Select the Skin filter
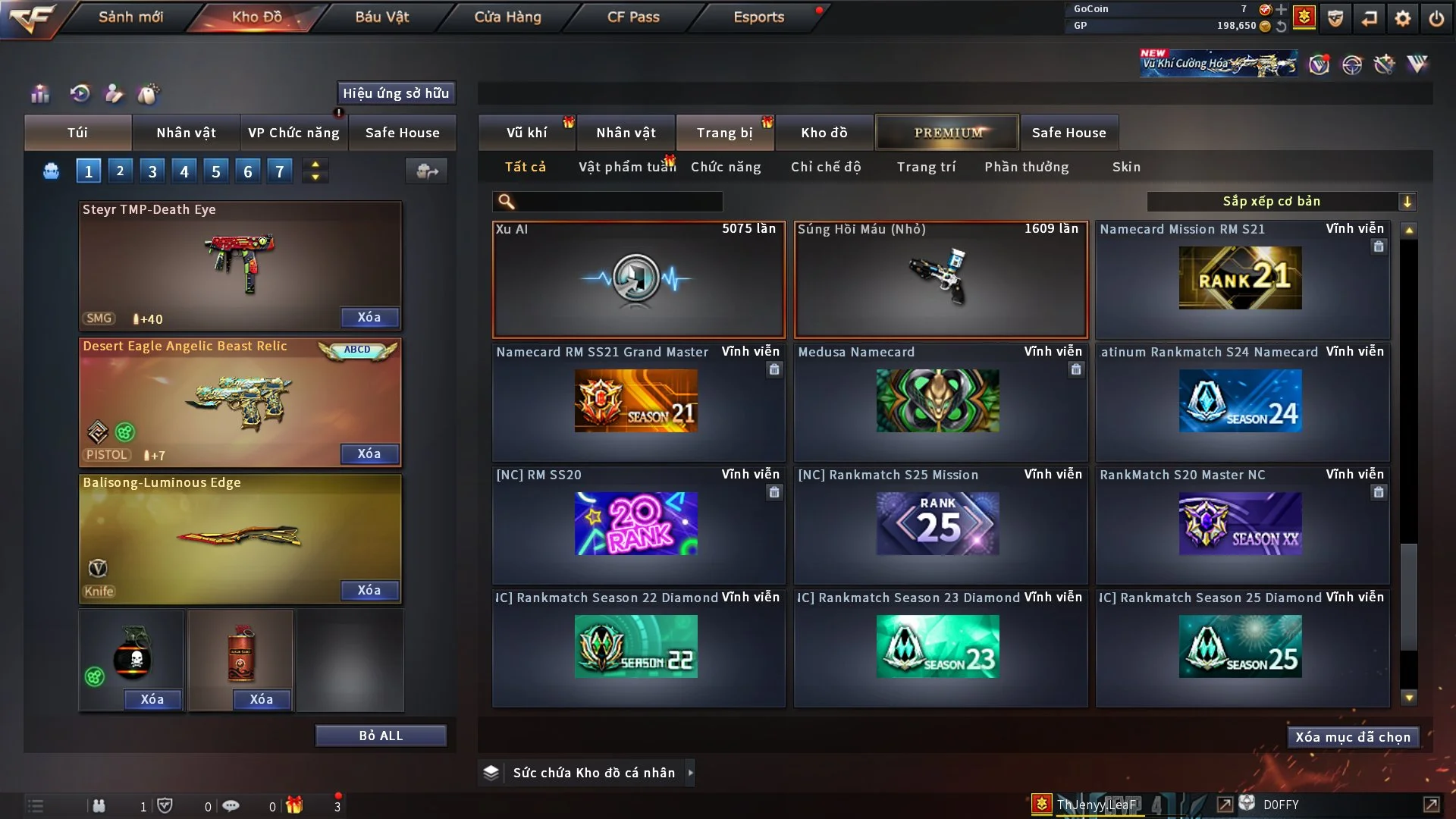Screen dimensions: 1456x819 tap(1126, 167)
